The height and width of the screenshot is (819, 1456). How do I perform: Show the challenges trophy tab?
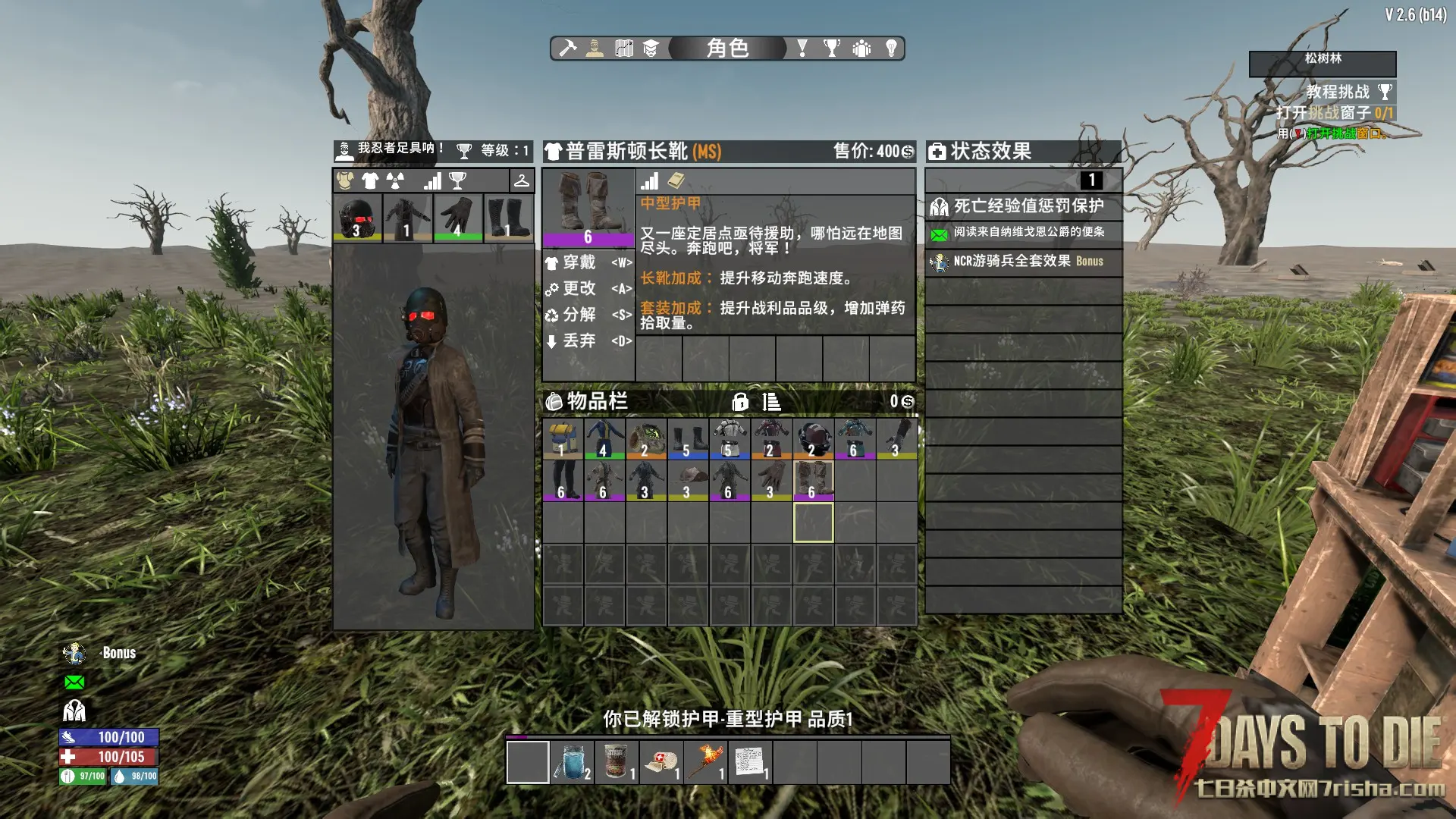click(832, 49)
